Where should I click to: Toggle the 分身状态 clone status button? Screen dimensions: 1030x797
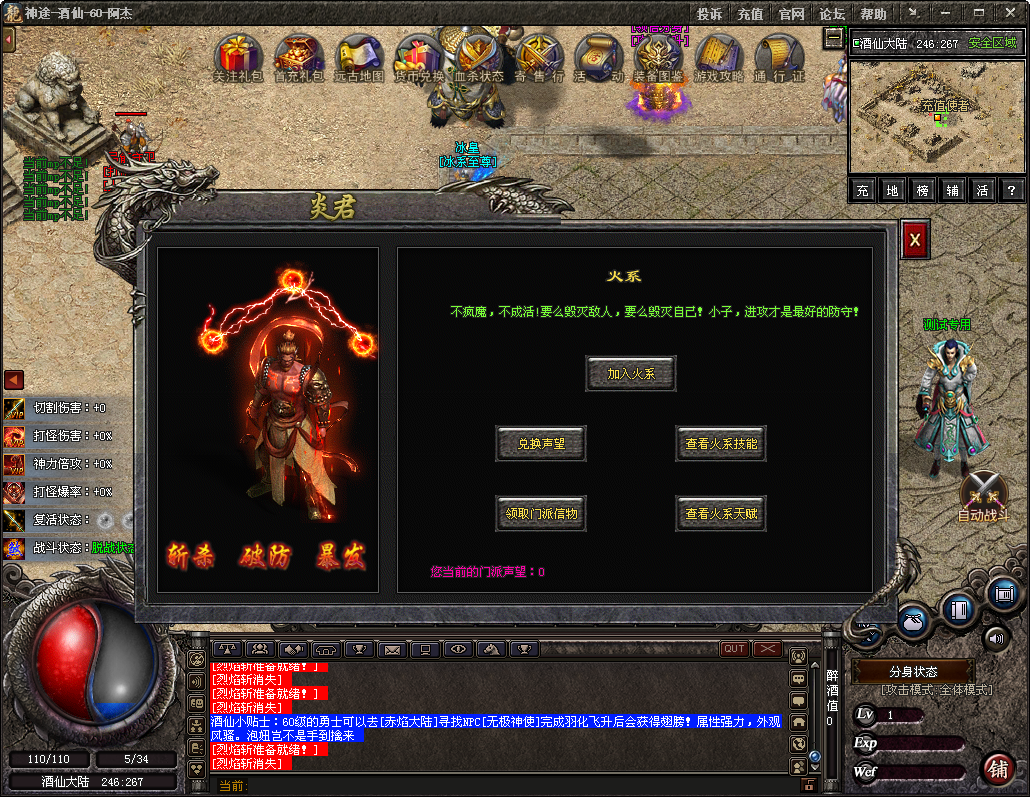point(913,671)
